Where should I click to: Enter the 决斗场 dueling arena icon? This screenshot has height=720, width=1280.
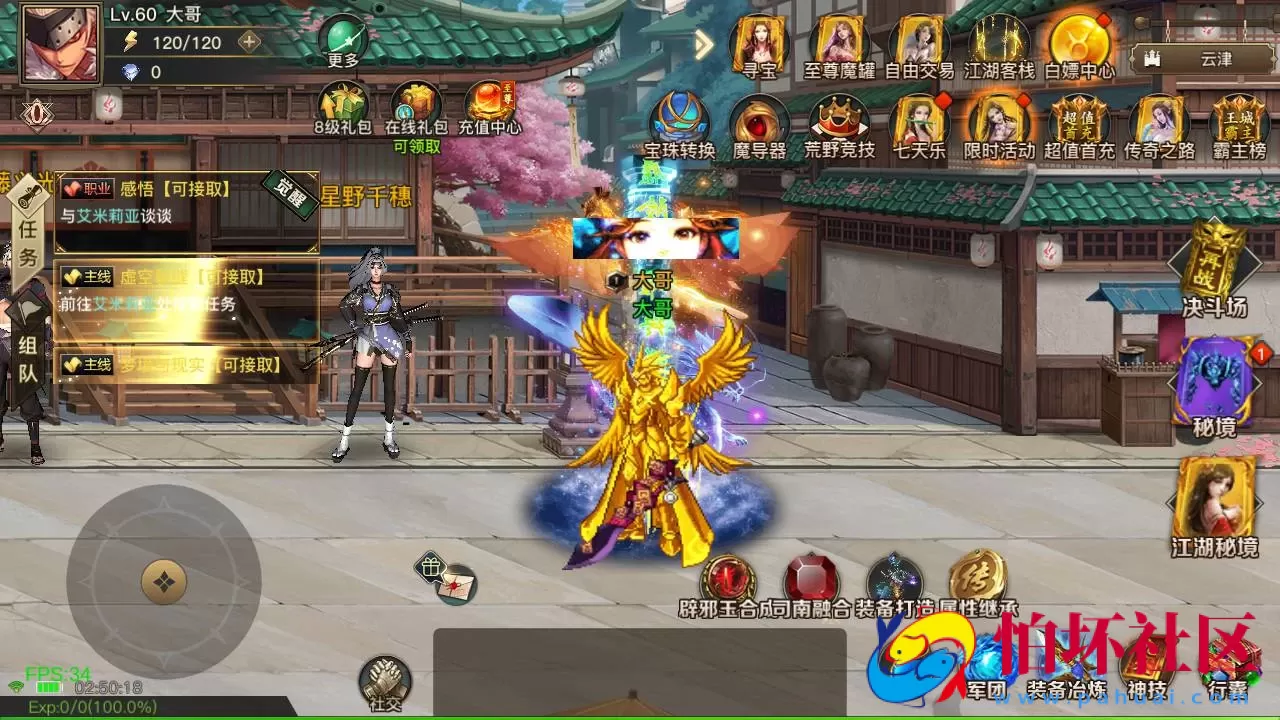point(1213,272)
